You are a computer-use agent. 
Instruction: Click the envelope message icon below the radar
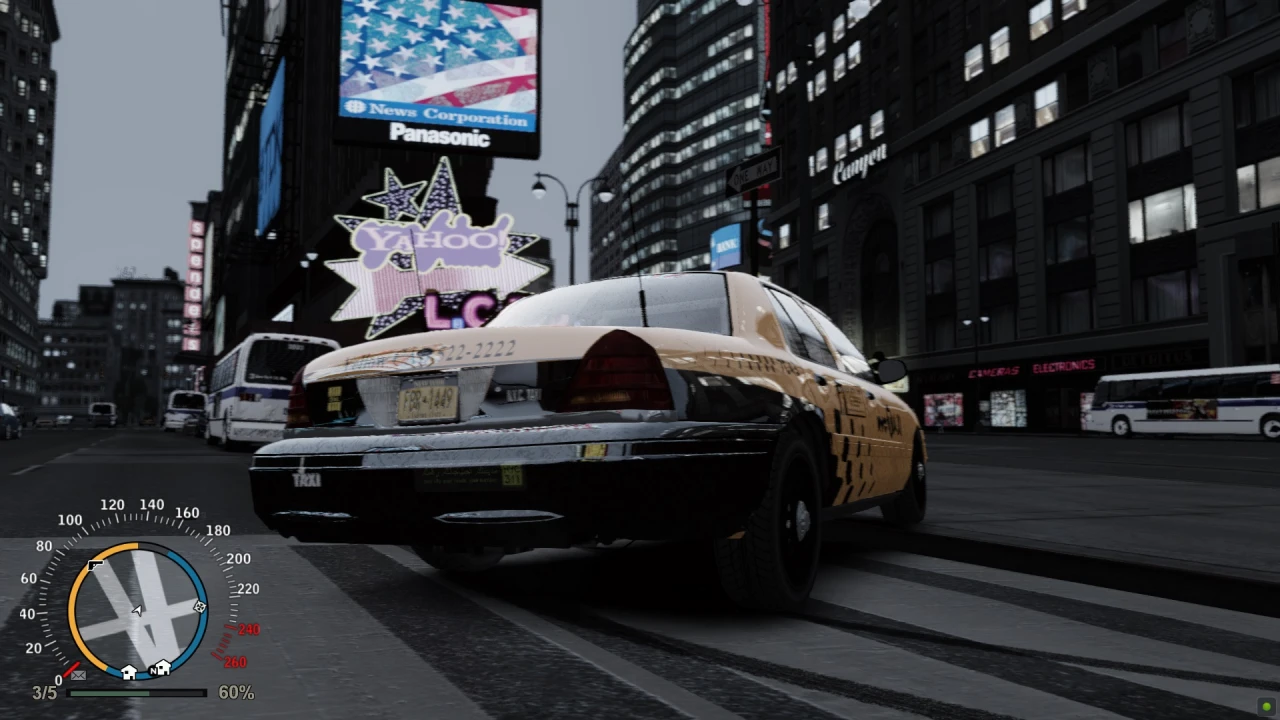[x=79, y=675]
